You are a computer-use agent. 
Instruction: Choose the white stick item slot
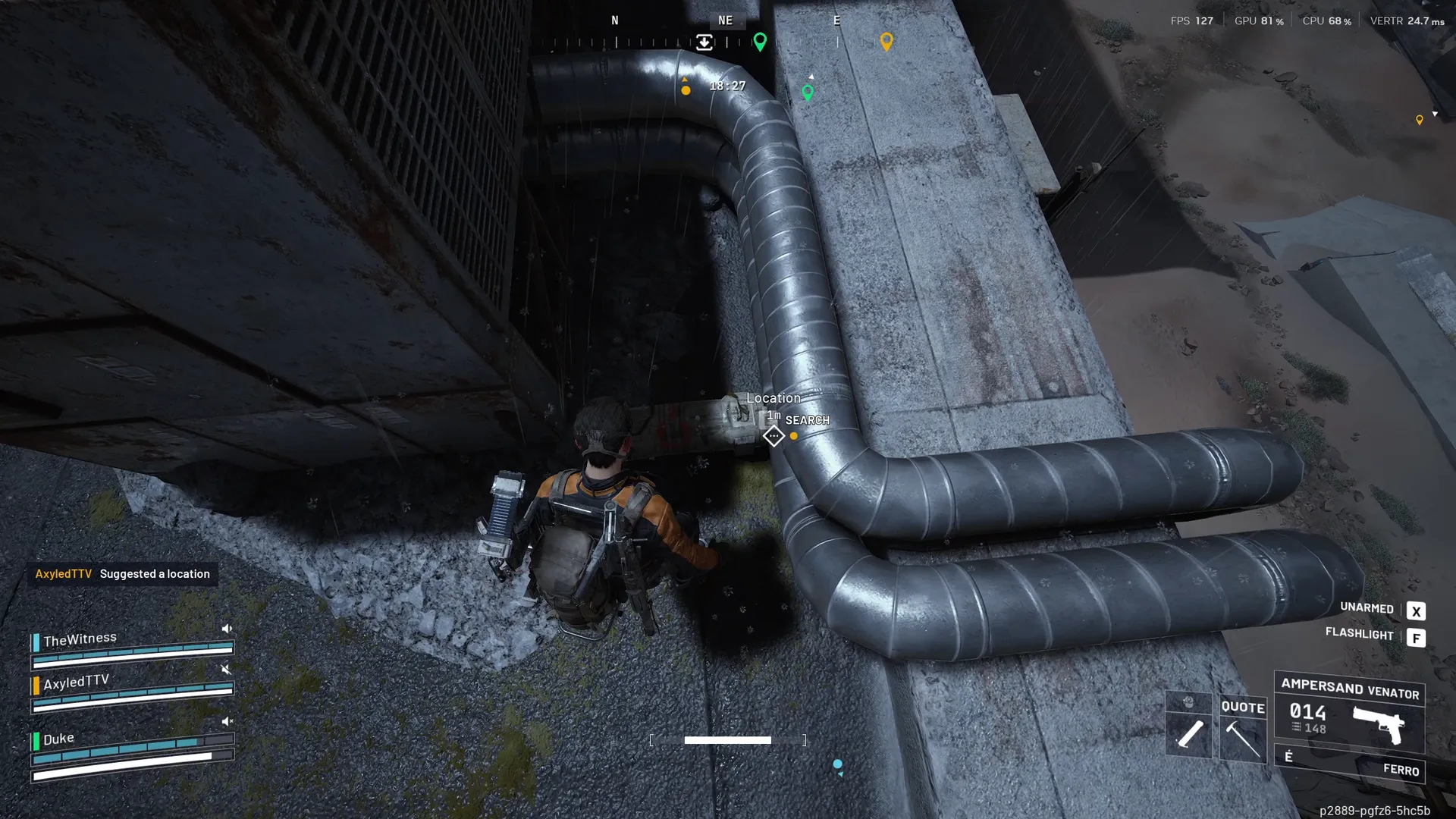[x=1189, y=733]
